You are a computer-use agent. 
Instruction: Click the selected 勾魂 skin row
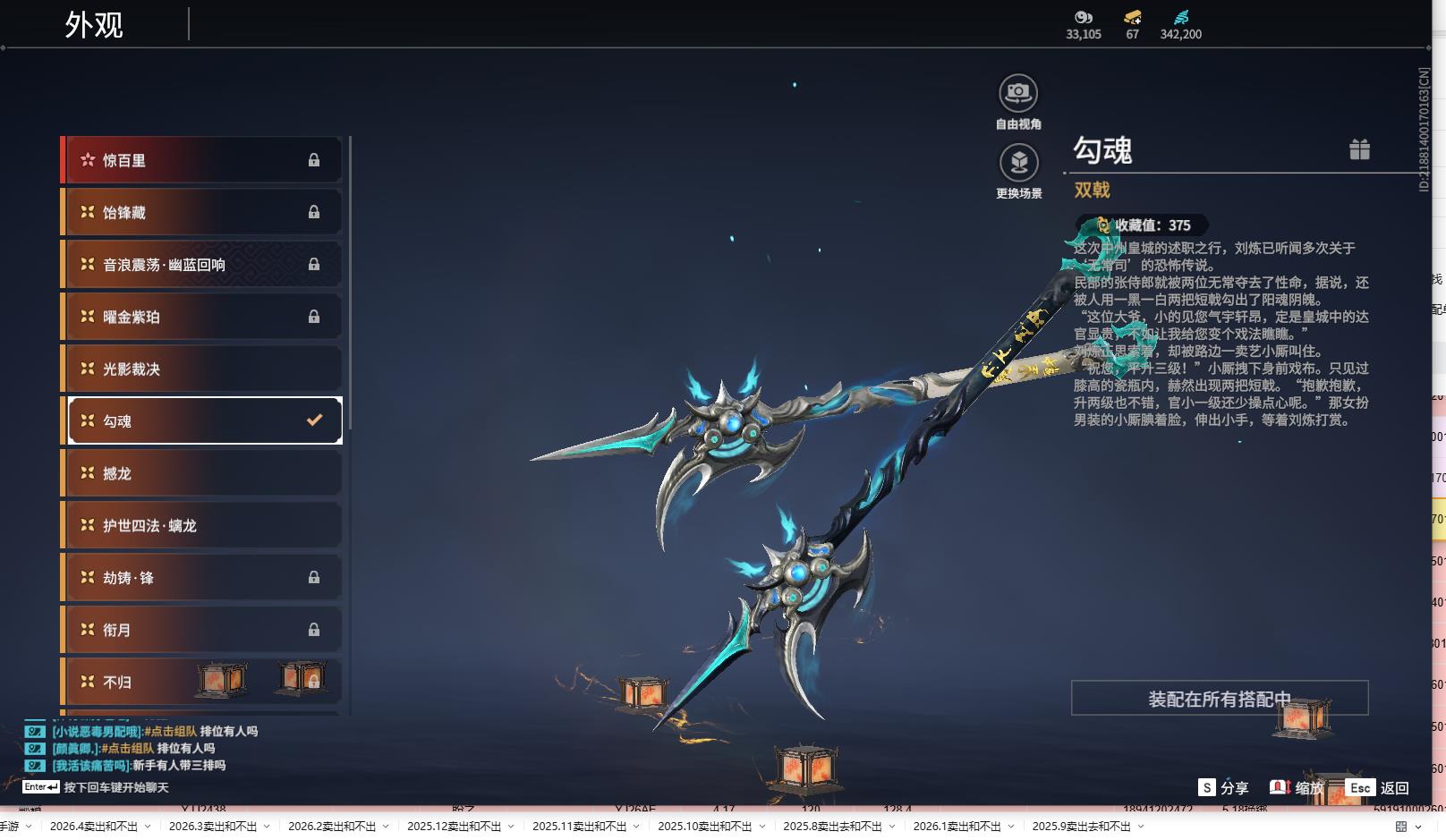click(x=201, y=420)
